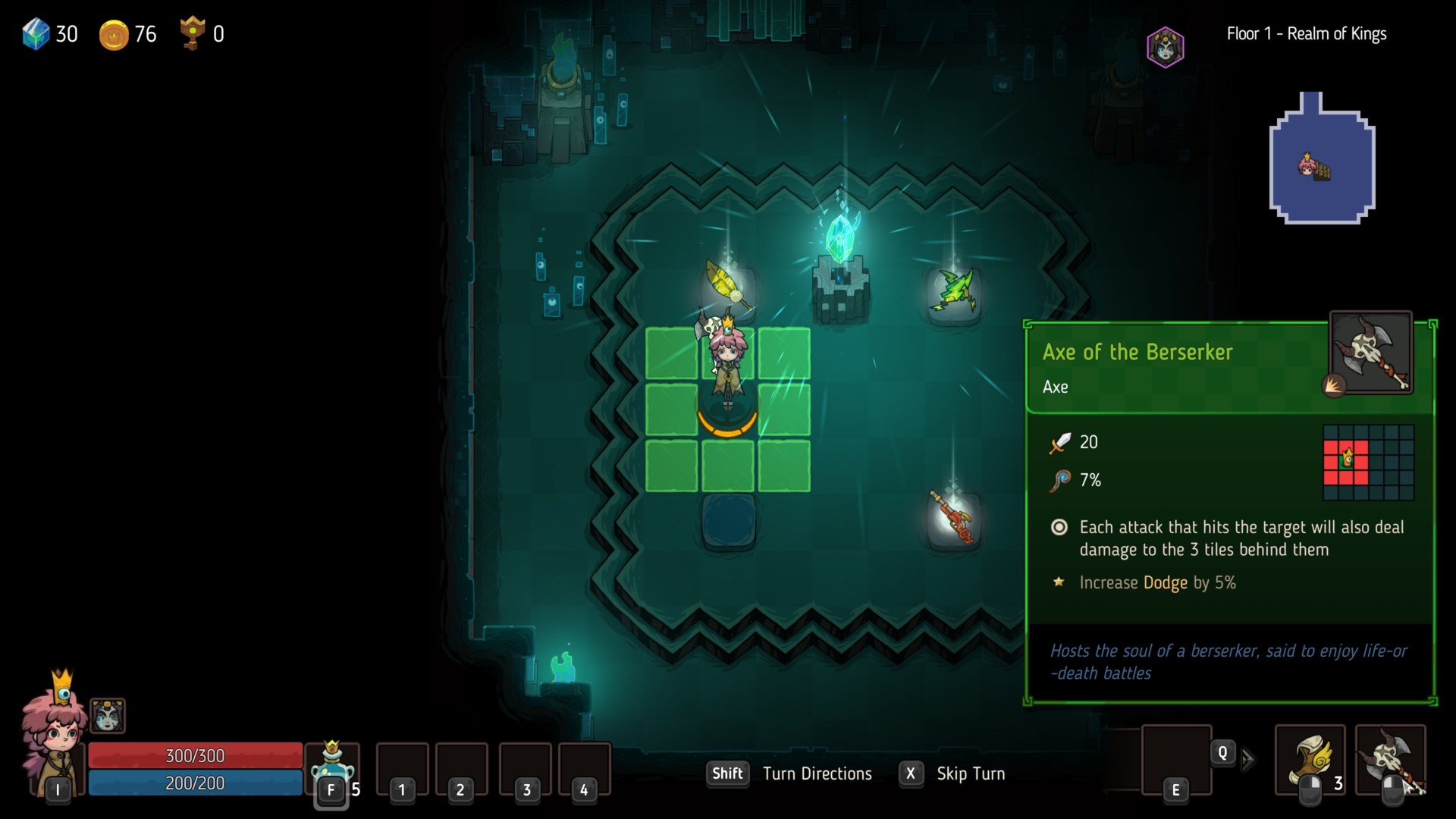Click the hexagonal boss face icon
Screen dimensions: 1456x819
pos(1165,47)
